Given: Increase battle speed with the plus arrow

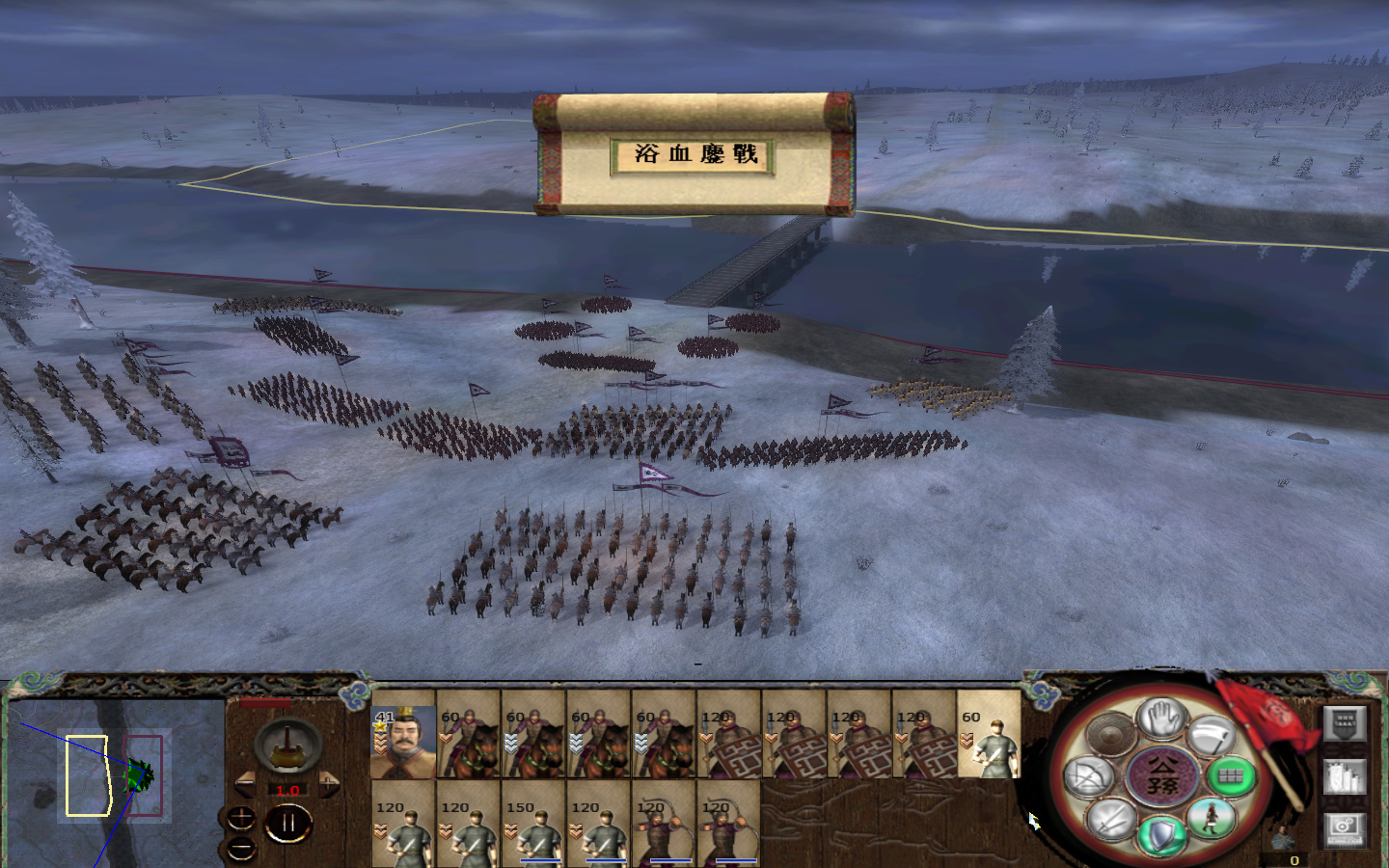Looking at the screenshot, I should point(328,784).
